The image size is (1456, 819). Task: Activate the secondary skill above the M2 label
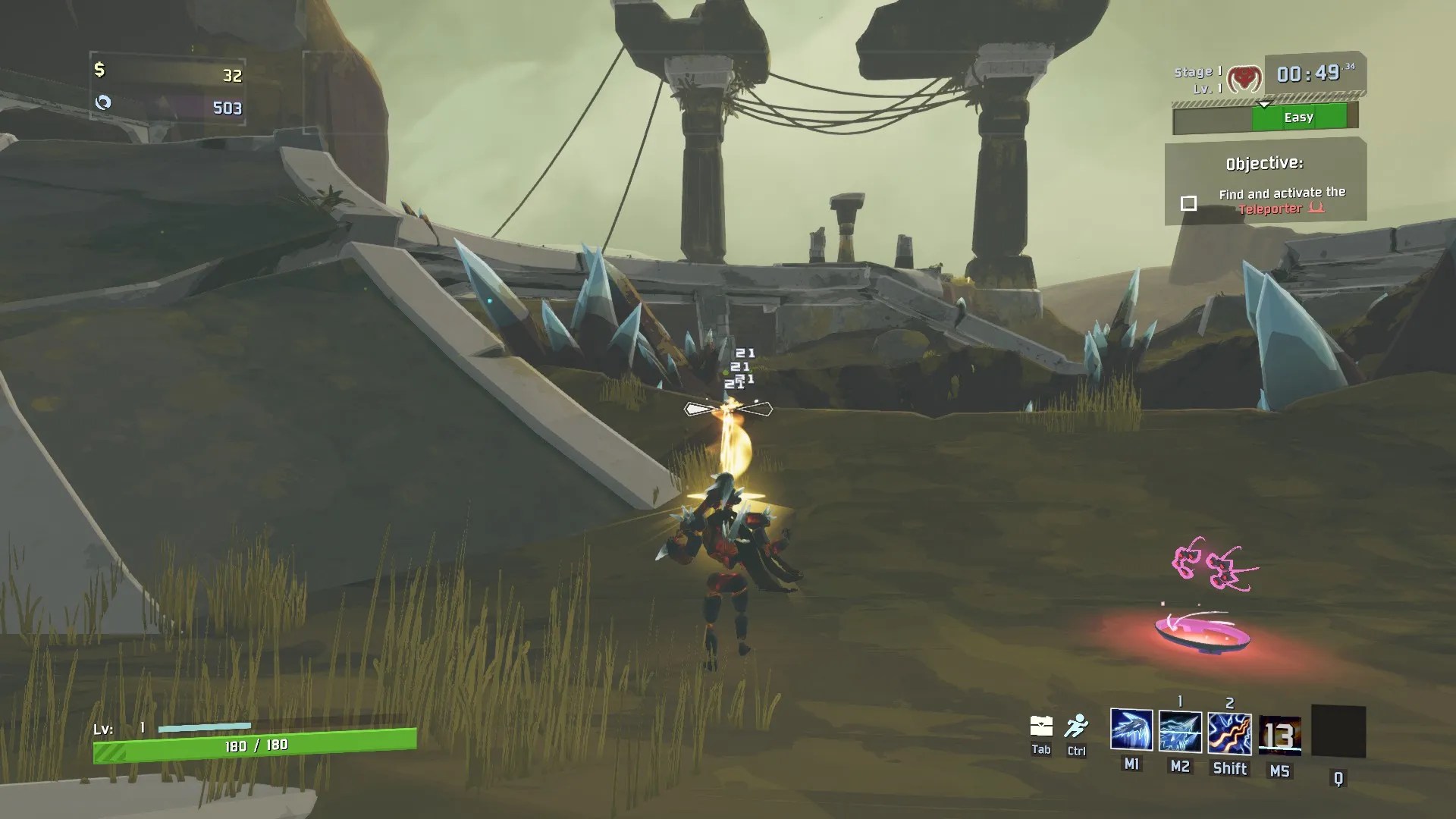click(1180, 732)
